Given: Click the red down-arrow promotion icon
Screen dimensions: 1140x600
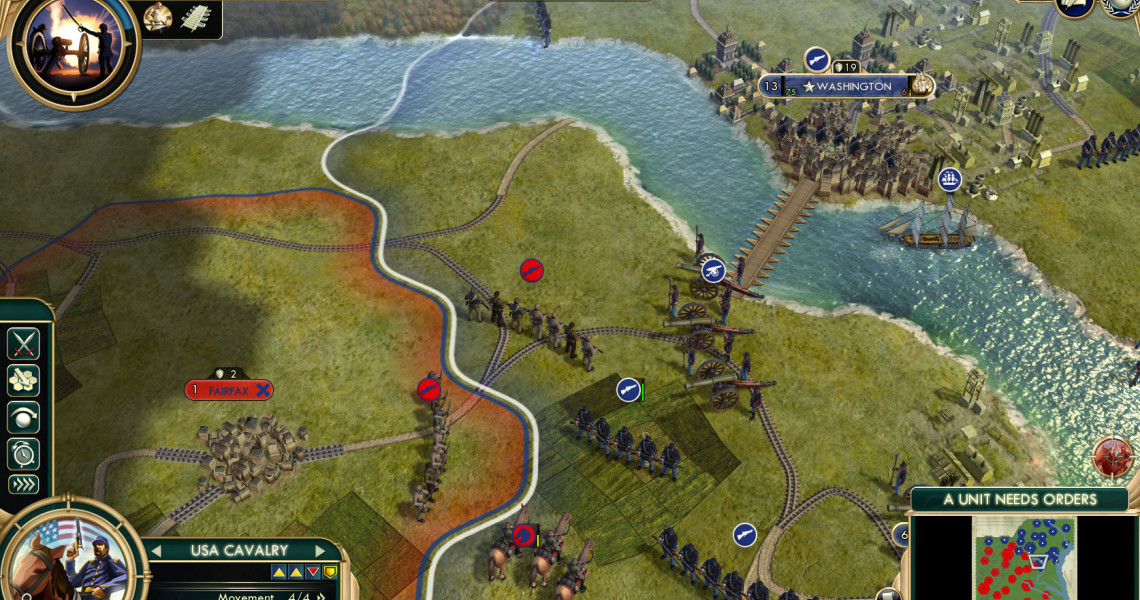Looking at the screenshot, I should coord(313,572).
